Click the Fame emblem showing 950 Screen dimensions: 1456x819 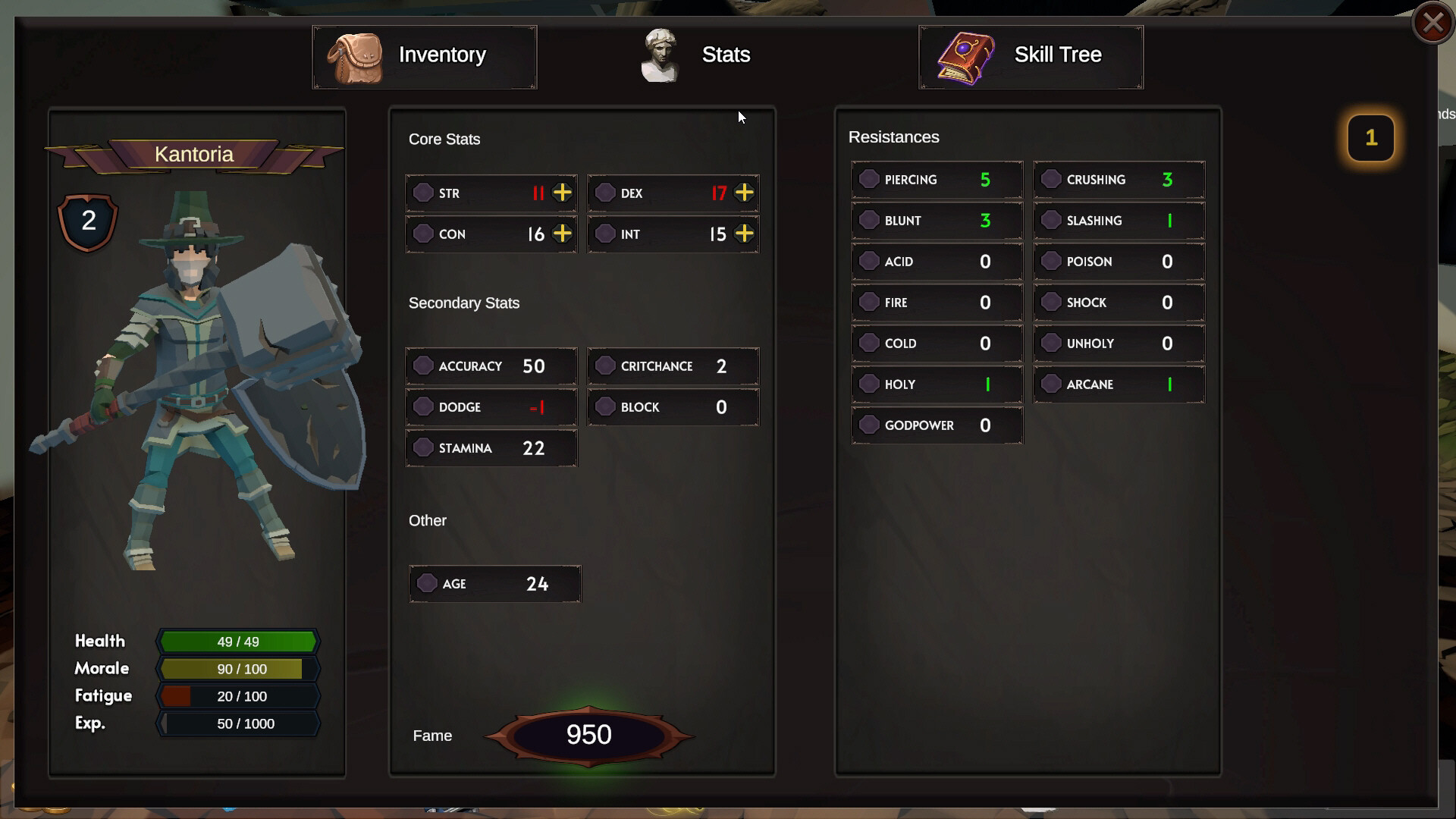(590, 734)
